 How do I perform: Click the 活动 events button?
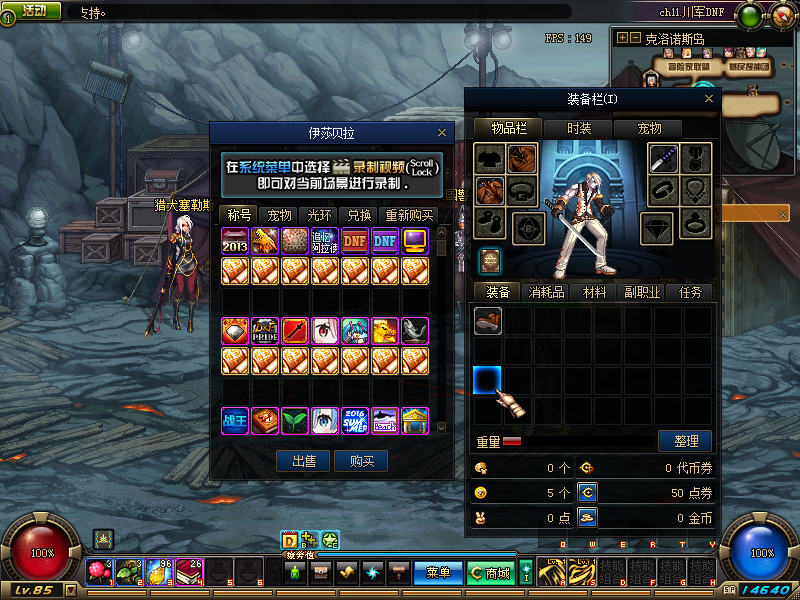point(33,10)
